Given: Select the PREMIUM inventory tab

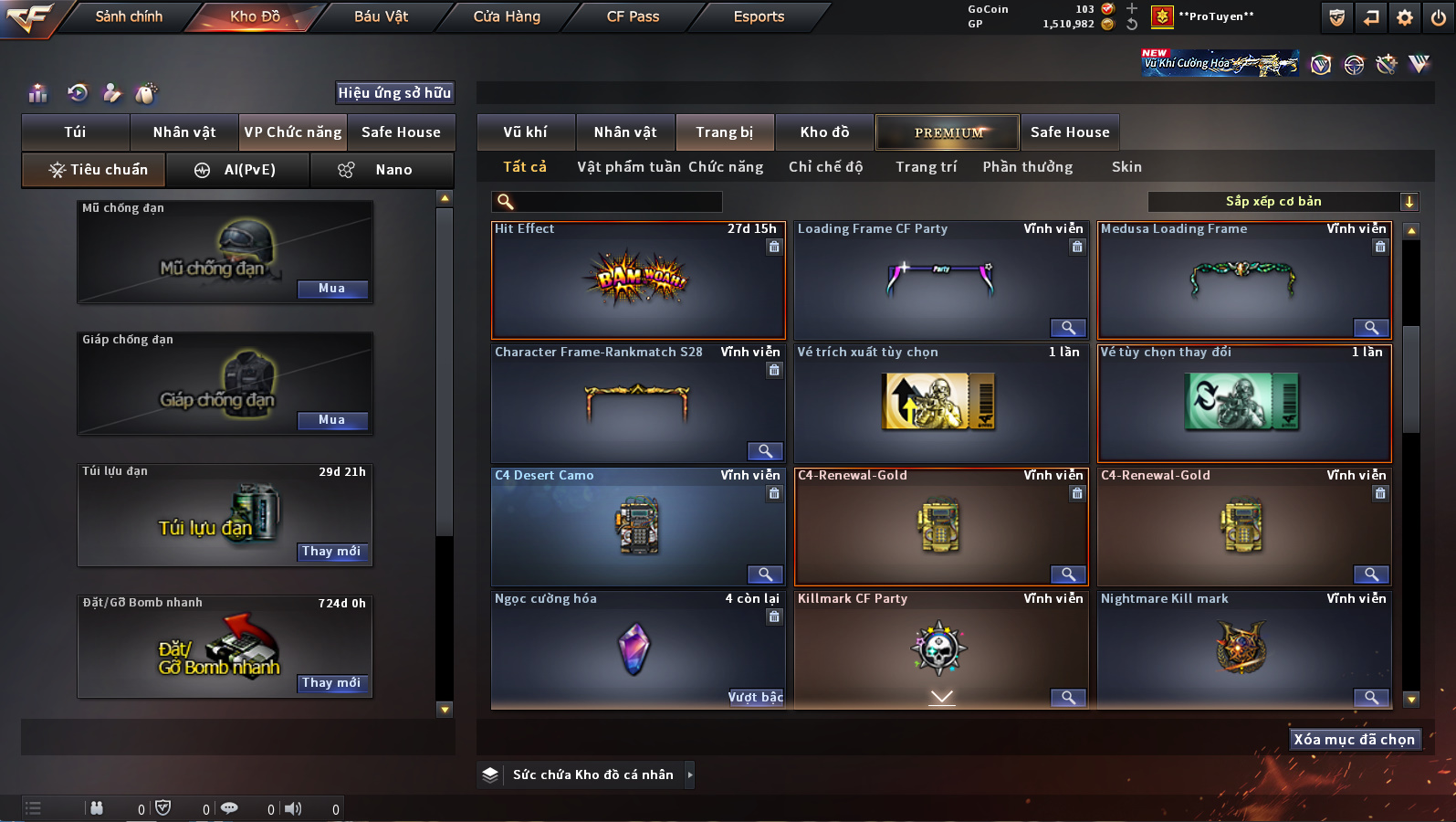Looking at the screenshot, I should 948,132.
